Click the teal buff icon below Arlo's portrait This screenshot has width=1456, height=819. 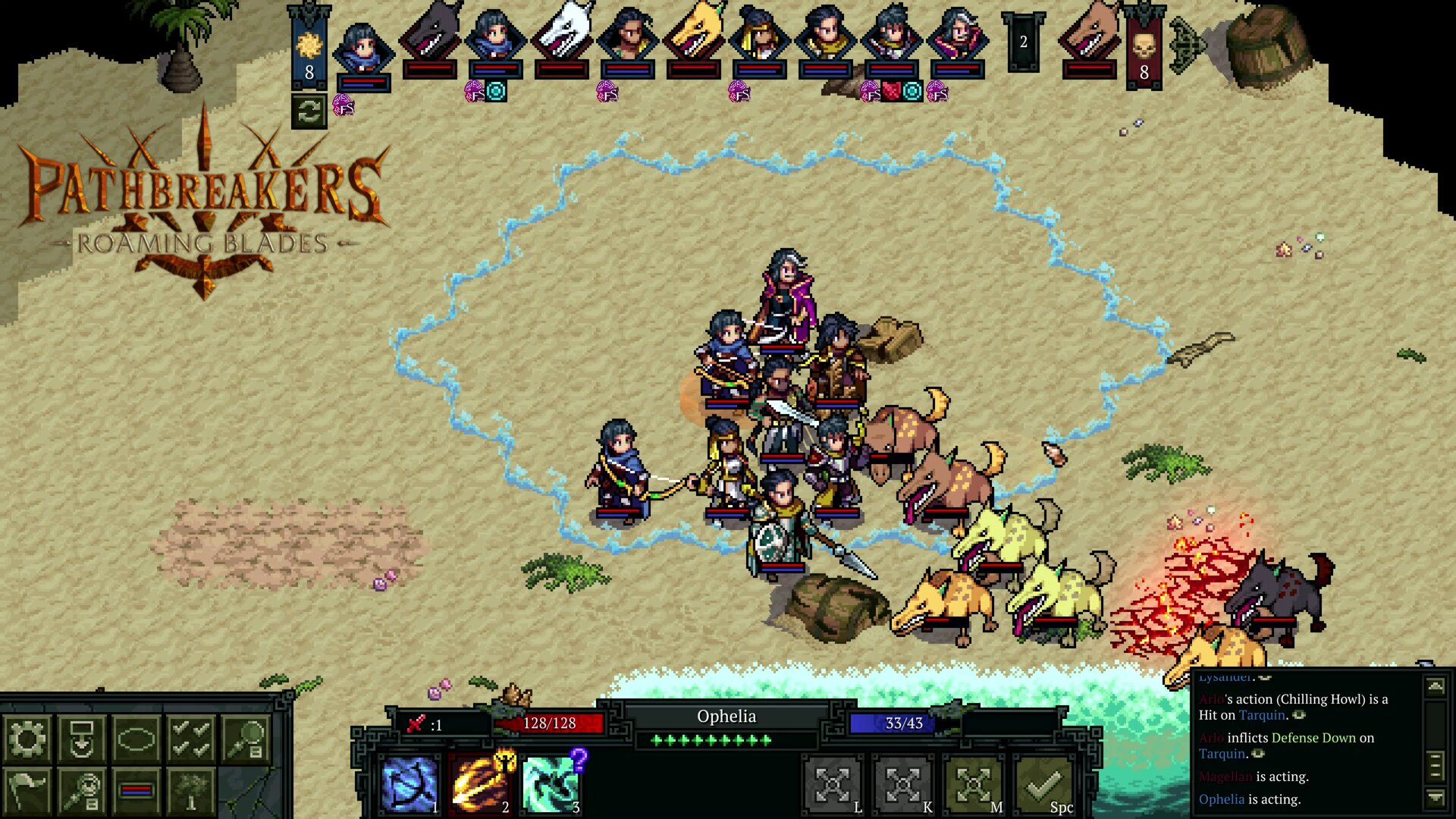click(x=495, y=93)
